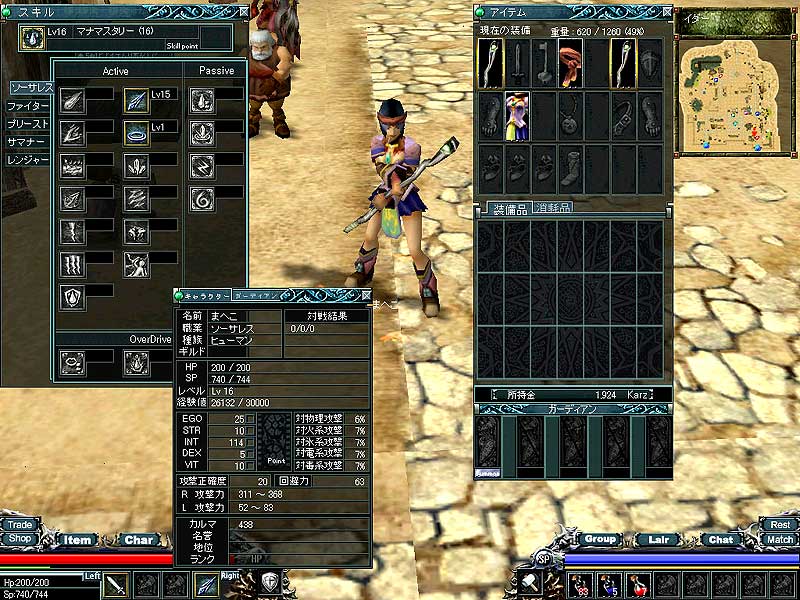Open the Group panel
The width and height of the screenshot is (800, 600).
pos(600,539)
